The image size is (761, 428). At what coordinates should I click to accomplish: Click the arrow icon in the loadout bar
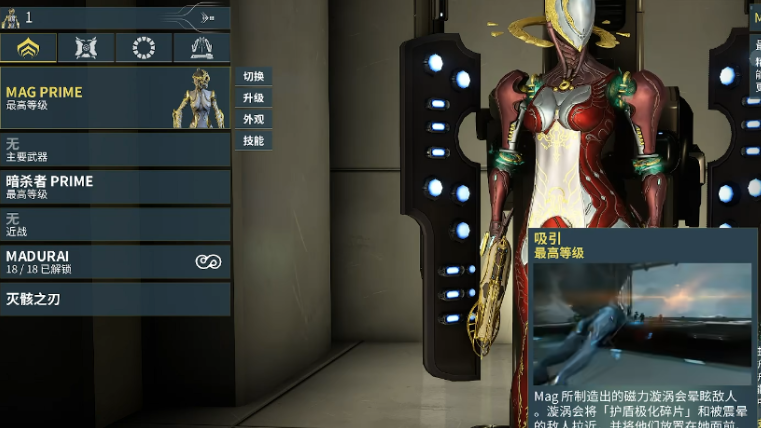click(x=207, y=17)
